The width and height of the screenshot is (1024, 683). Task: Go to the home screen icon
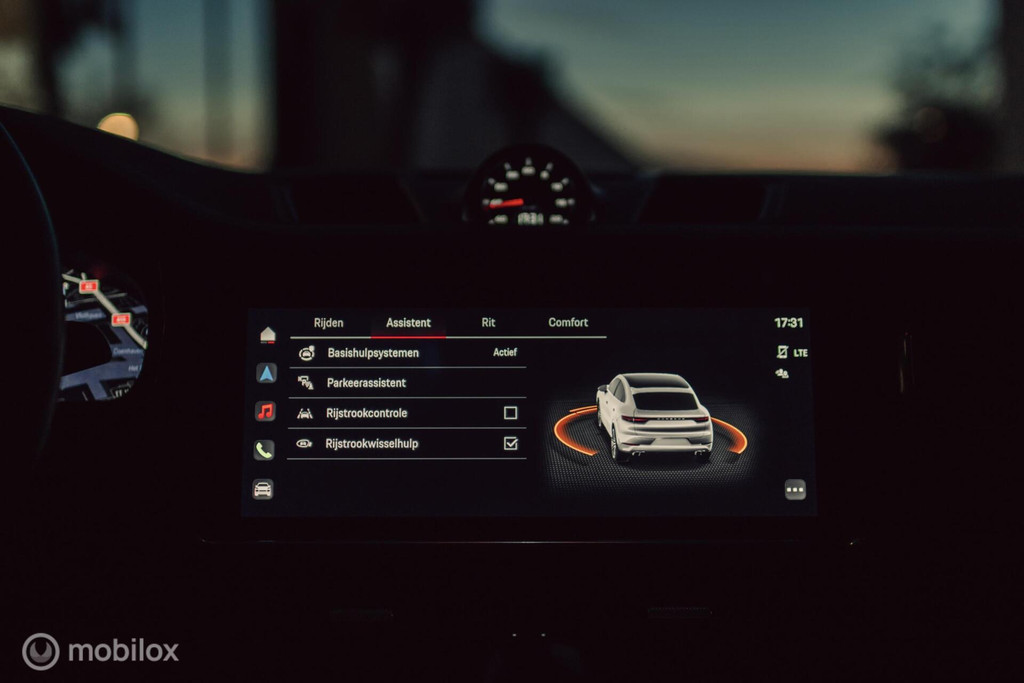(x=267, y=335)
